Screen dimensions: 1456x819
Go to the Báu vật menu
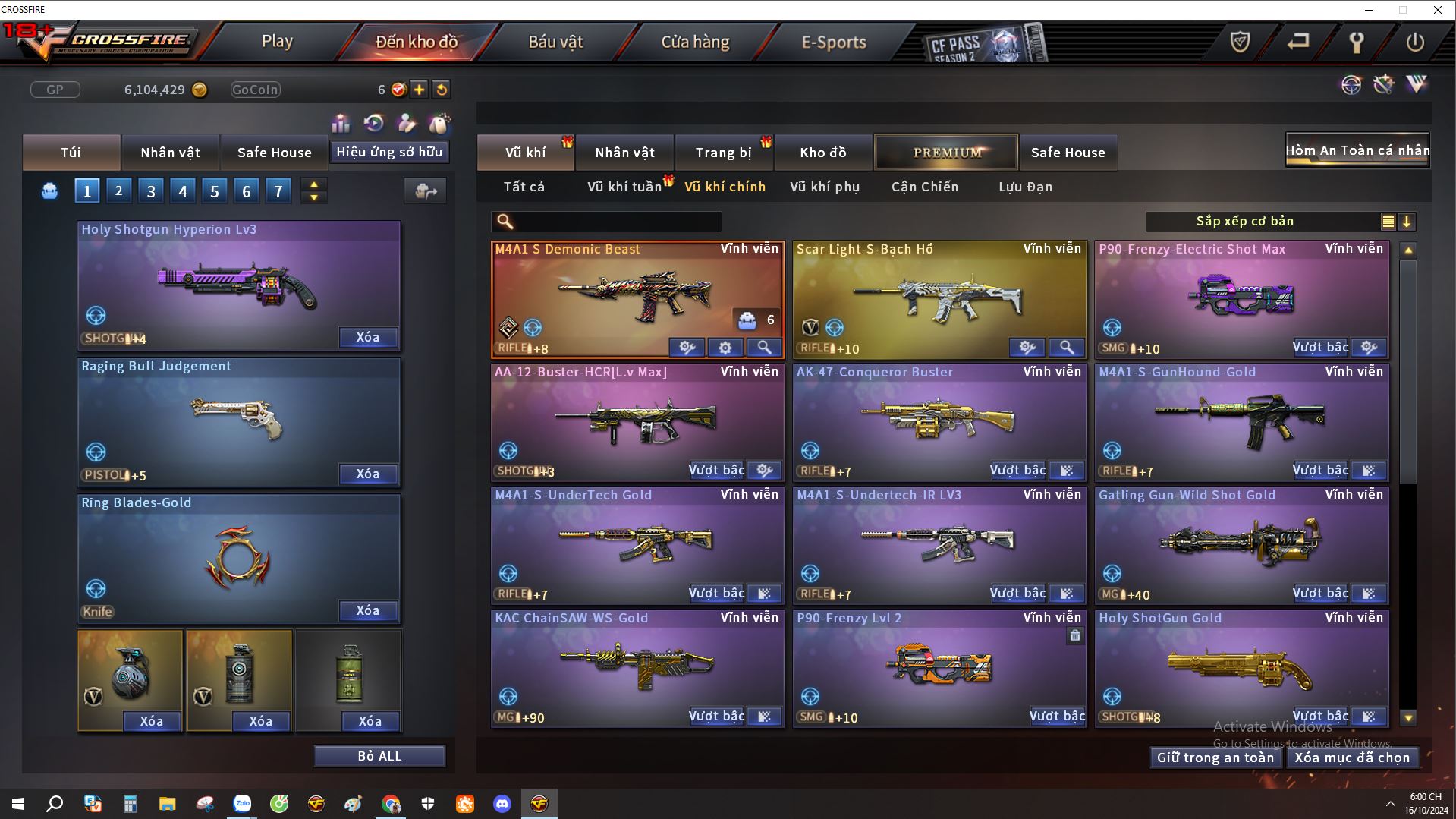(x=555, y=42)
